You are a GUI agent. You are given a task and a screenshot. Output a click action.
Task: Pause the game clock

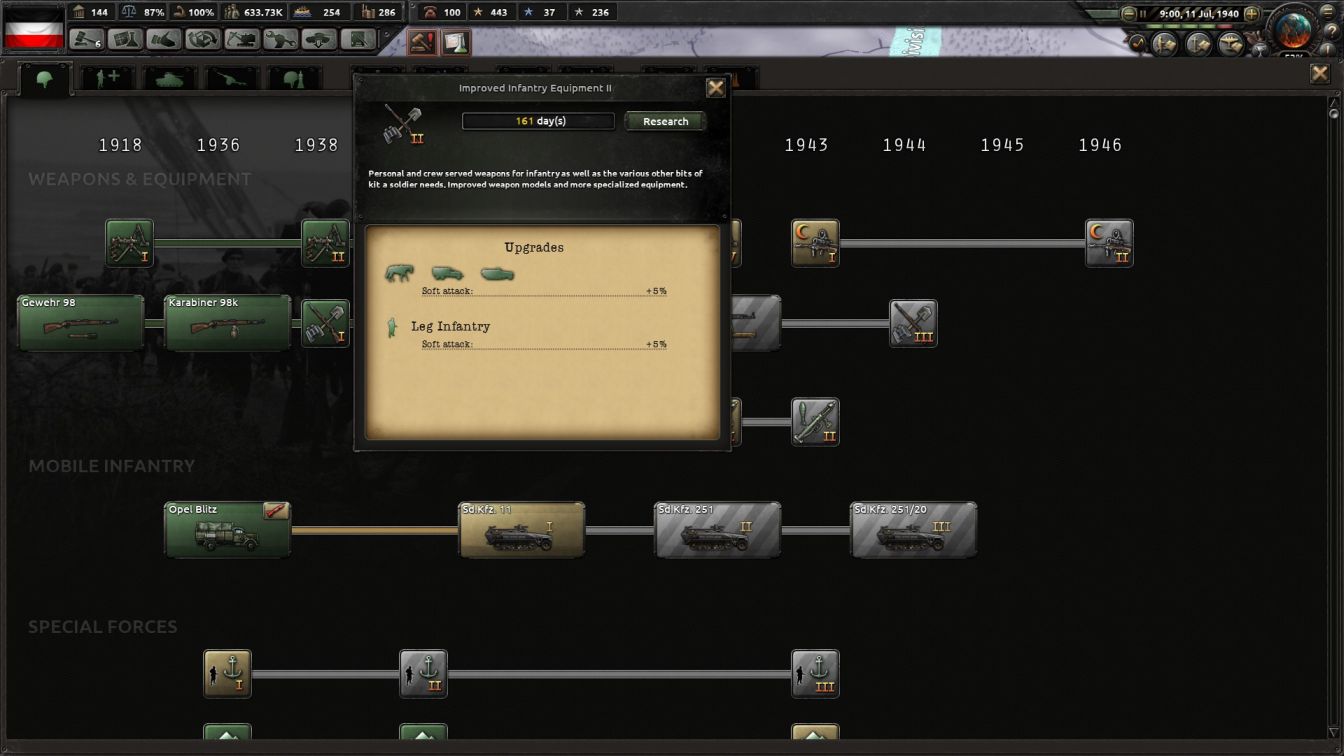pos(1143,13)
